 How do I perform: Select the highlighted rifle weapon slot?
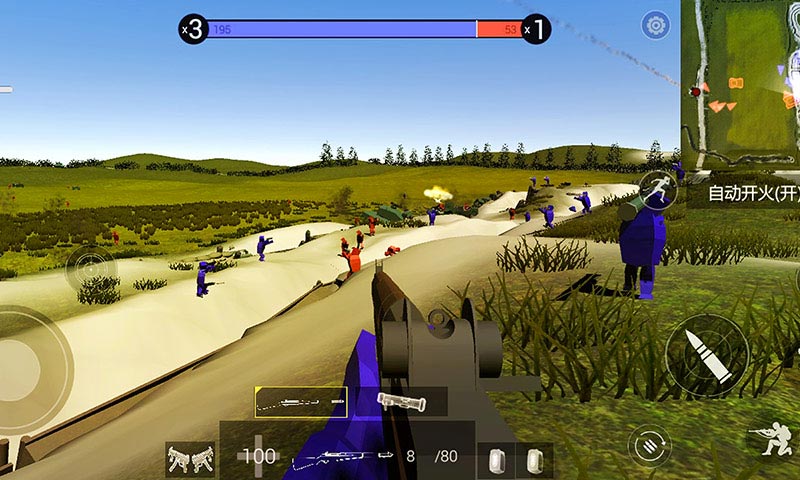301,402
